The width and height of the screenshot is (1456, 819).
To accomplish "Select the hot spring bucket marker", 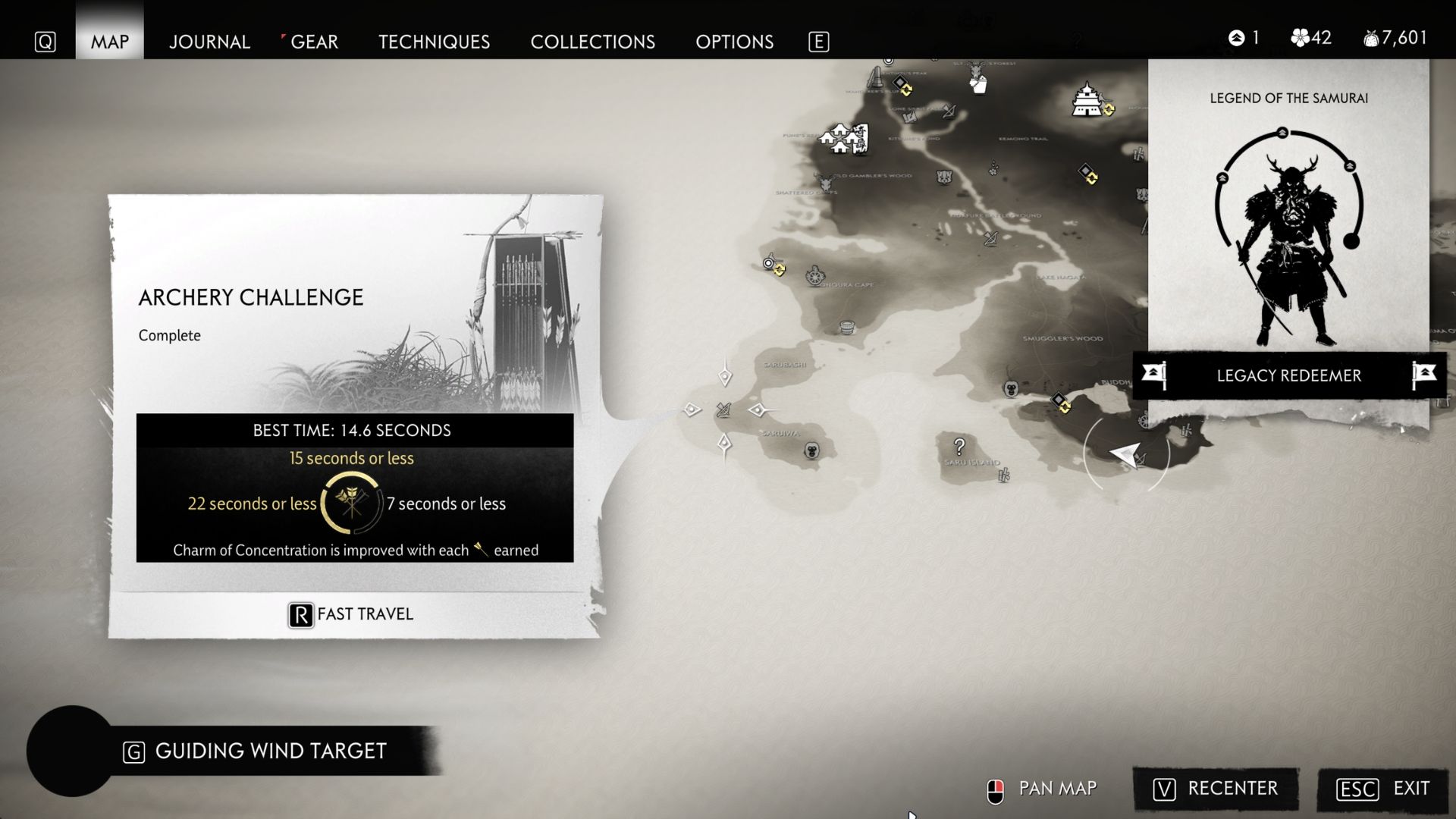I will coord(847,328).
